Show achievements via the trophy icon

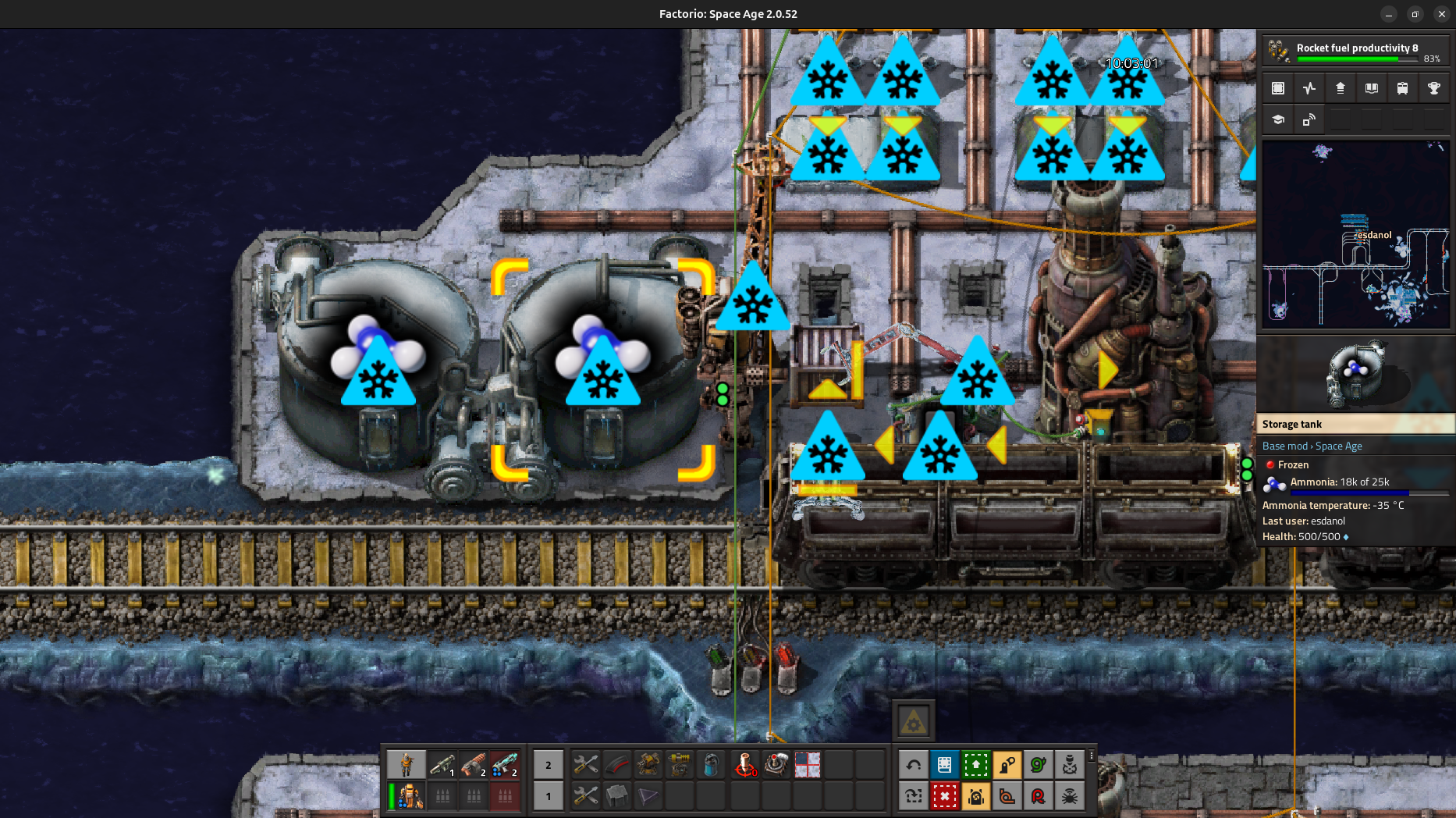tap(1433, 88)
